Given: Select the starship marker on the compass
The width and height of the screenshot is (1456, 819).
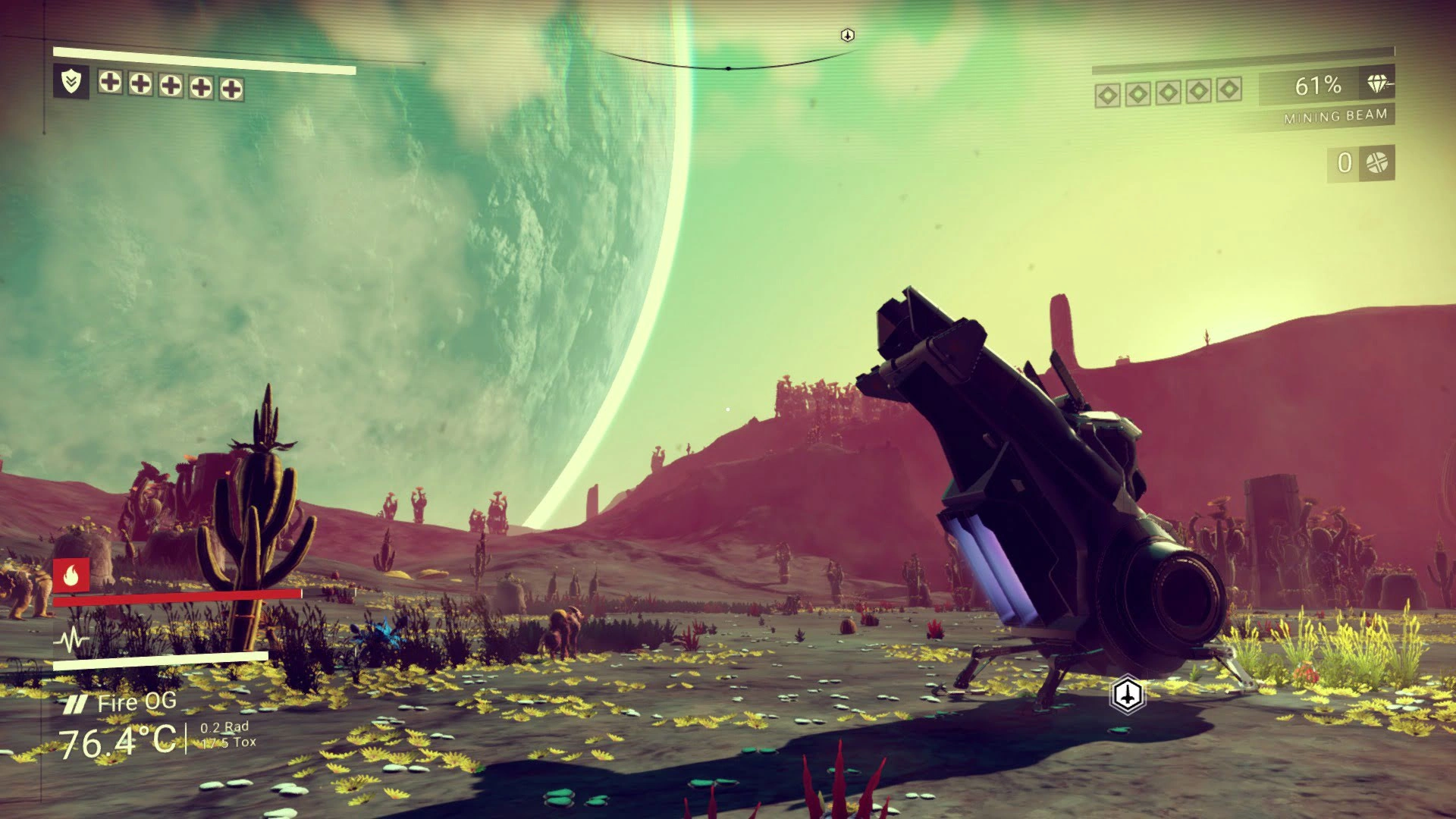Looking at the screenshot, I should pyautogui.click(x=848, y=35).
